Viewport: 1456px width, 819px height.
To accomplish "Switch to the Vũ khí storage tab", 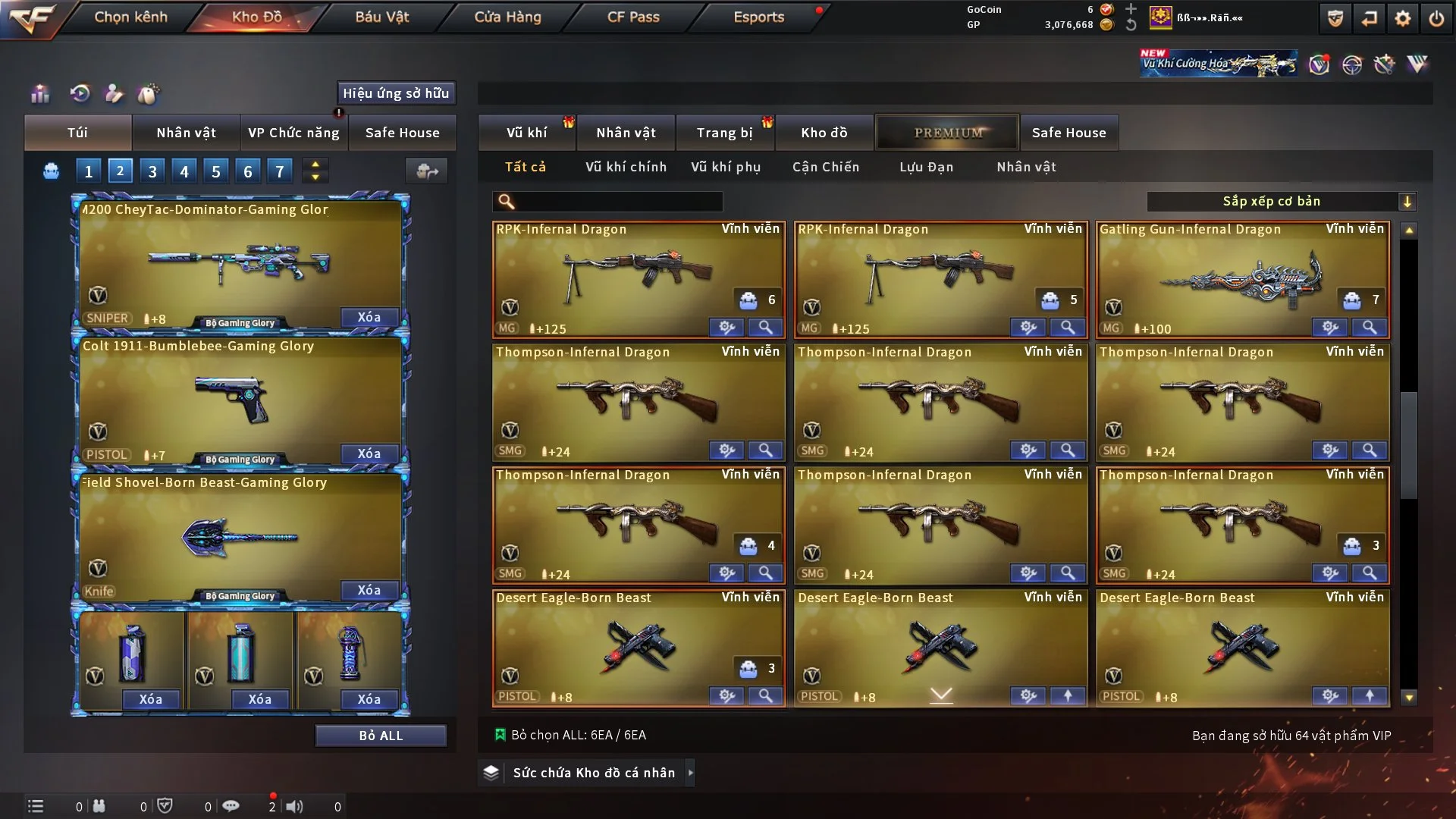I will point(526,133).
